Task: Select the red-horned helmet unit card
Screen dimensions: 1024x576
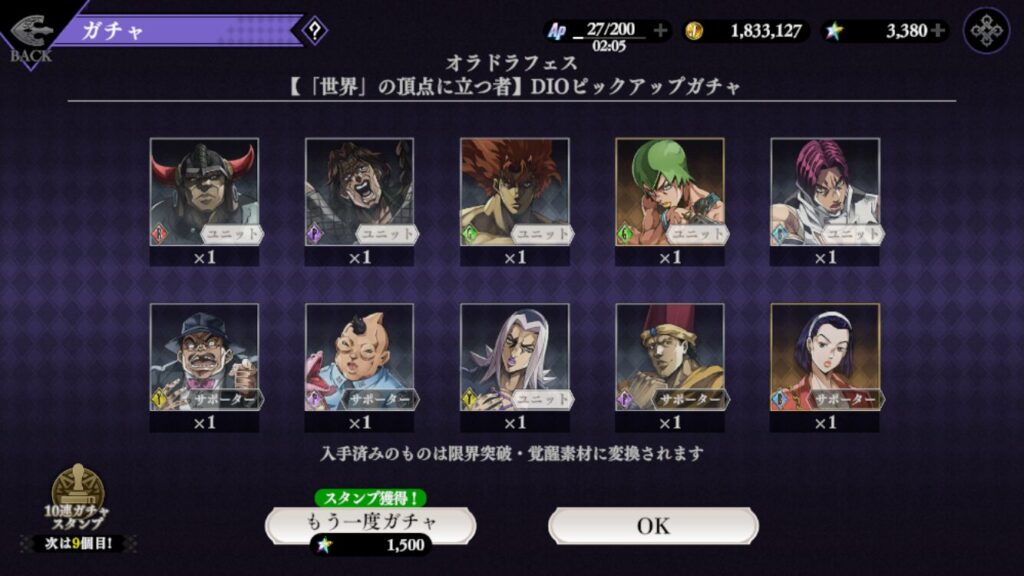Action: tap(204, 192)
